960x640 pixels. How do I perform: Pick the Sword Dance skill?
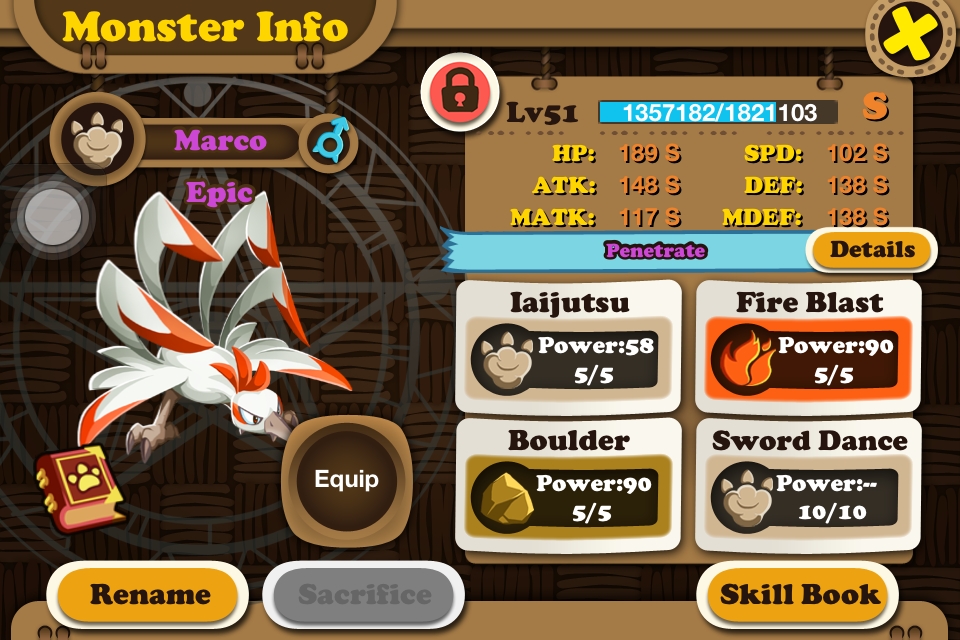[807, 484]
